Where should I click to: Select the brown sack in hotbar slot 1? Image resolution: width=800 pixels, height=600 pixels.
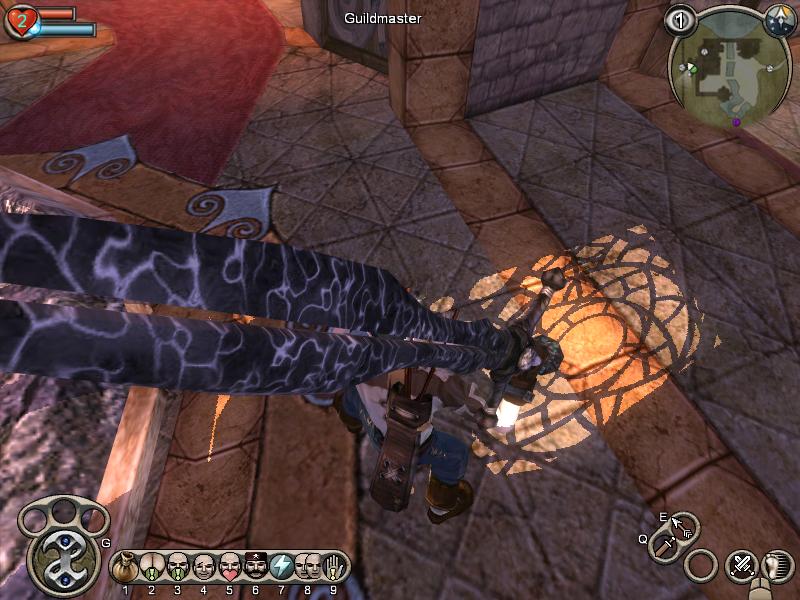tap(125, 568)
